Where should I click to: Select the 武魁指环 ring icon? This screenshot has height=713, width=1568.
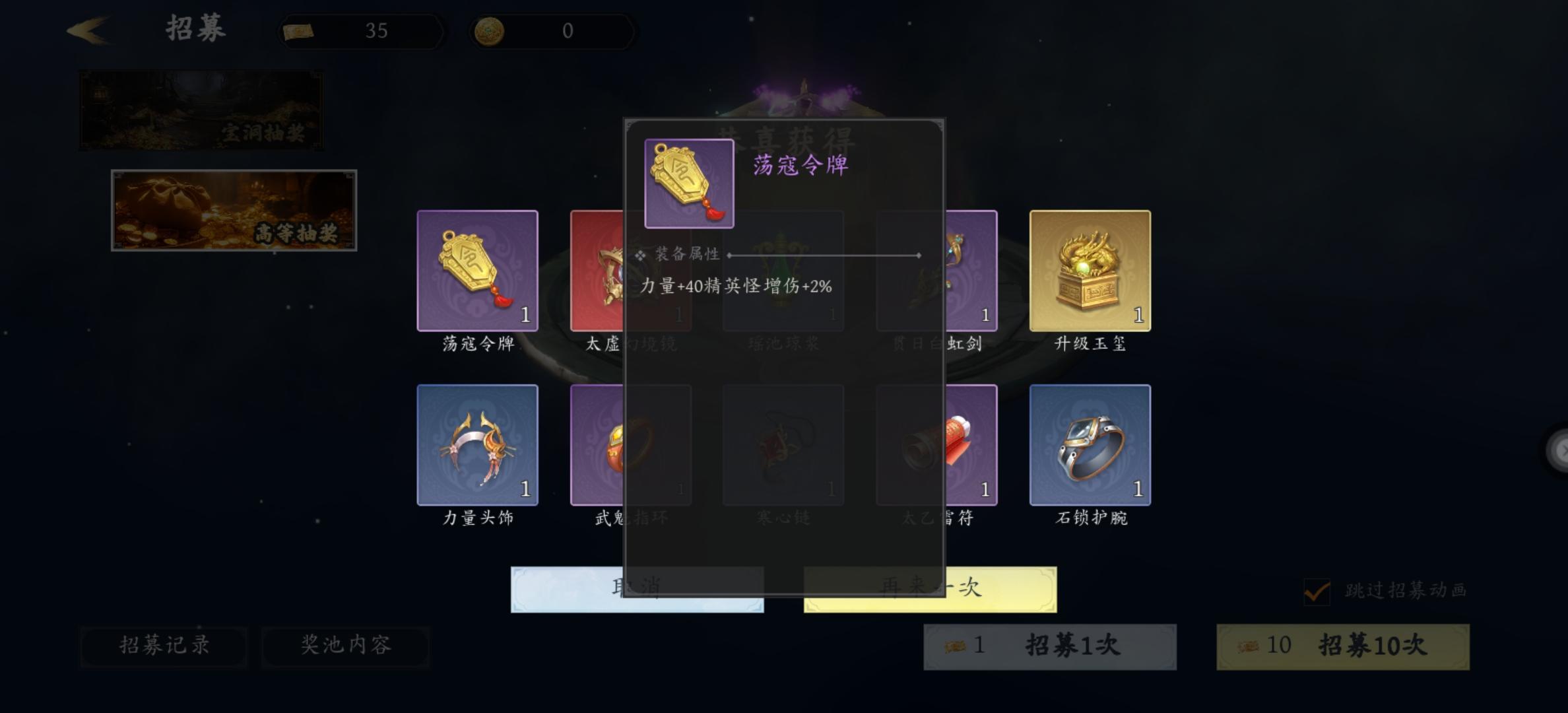[630, 446]
